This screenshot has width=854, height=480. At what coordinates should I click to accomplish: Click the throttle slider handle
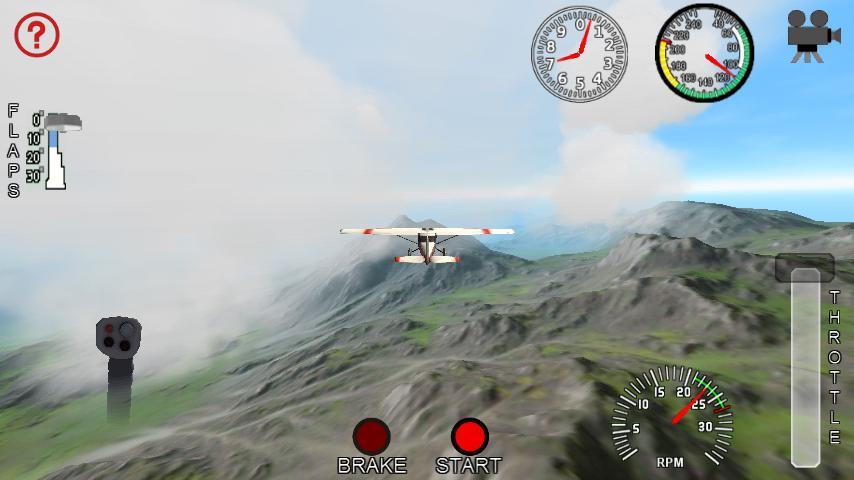pyautogui.click(x=804, y=268)
